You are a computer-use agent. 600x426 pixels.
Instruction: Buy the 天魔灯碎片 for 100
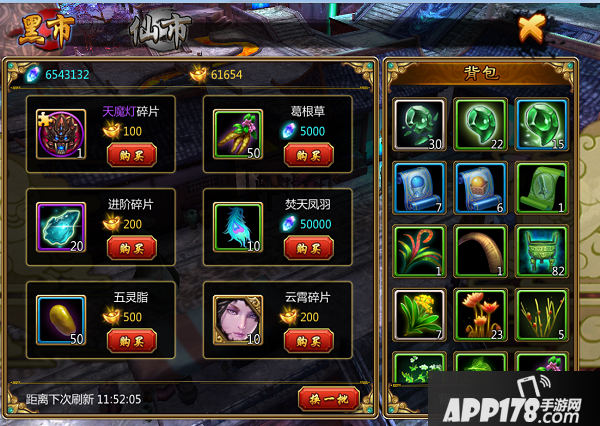[x=132, y=155]
